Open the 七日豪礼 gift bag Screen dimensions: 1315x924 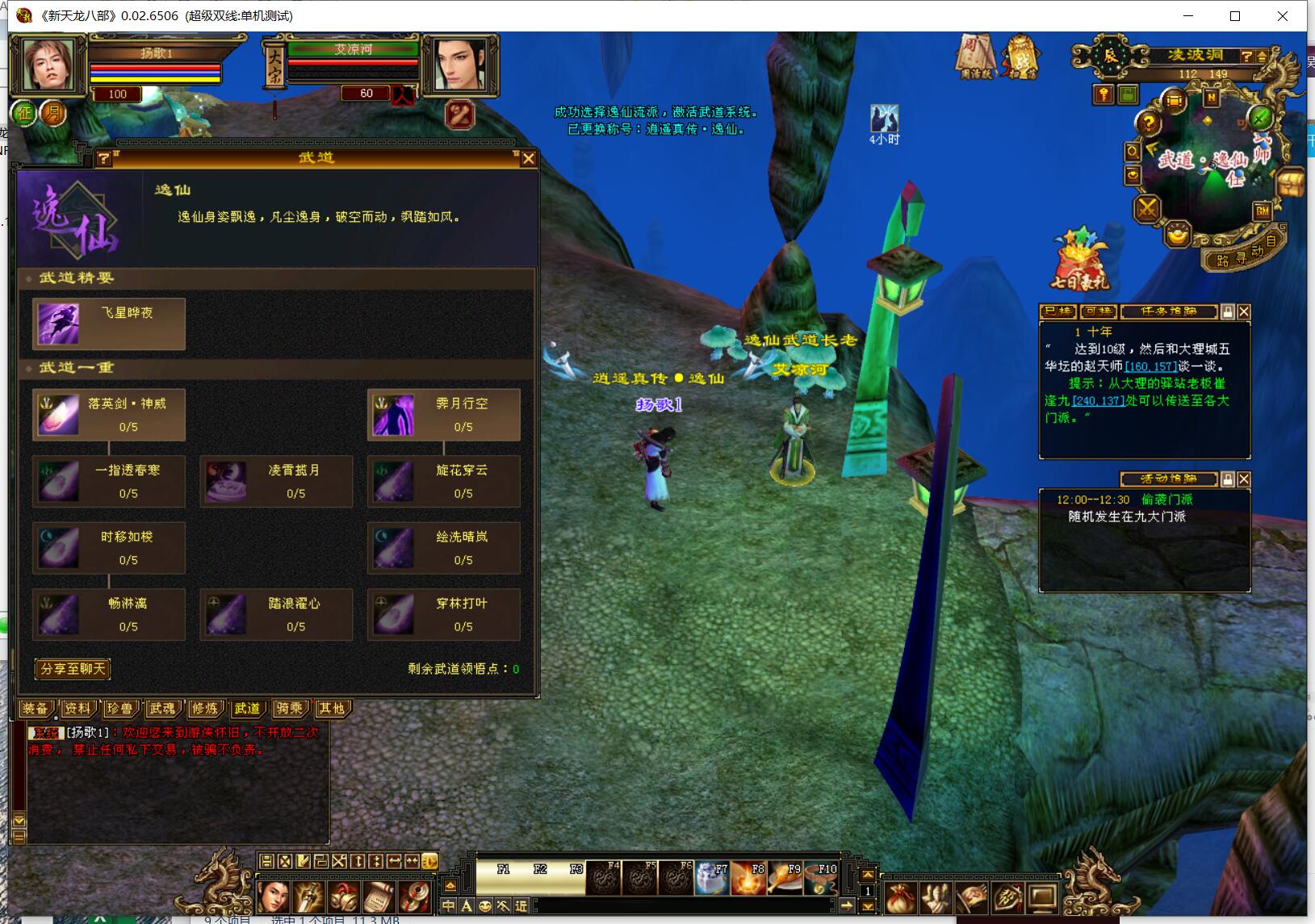(x=1079, y=260)
